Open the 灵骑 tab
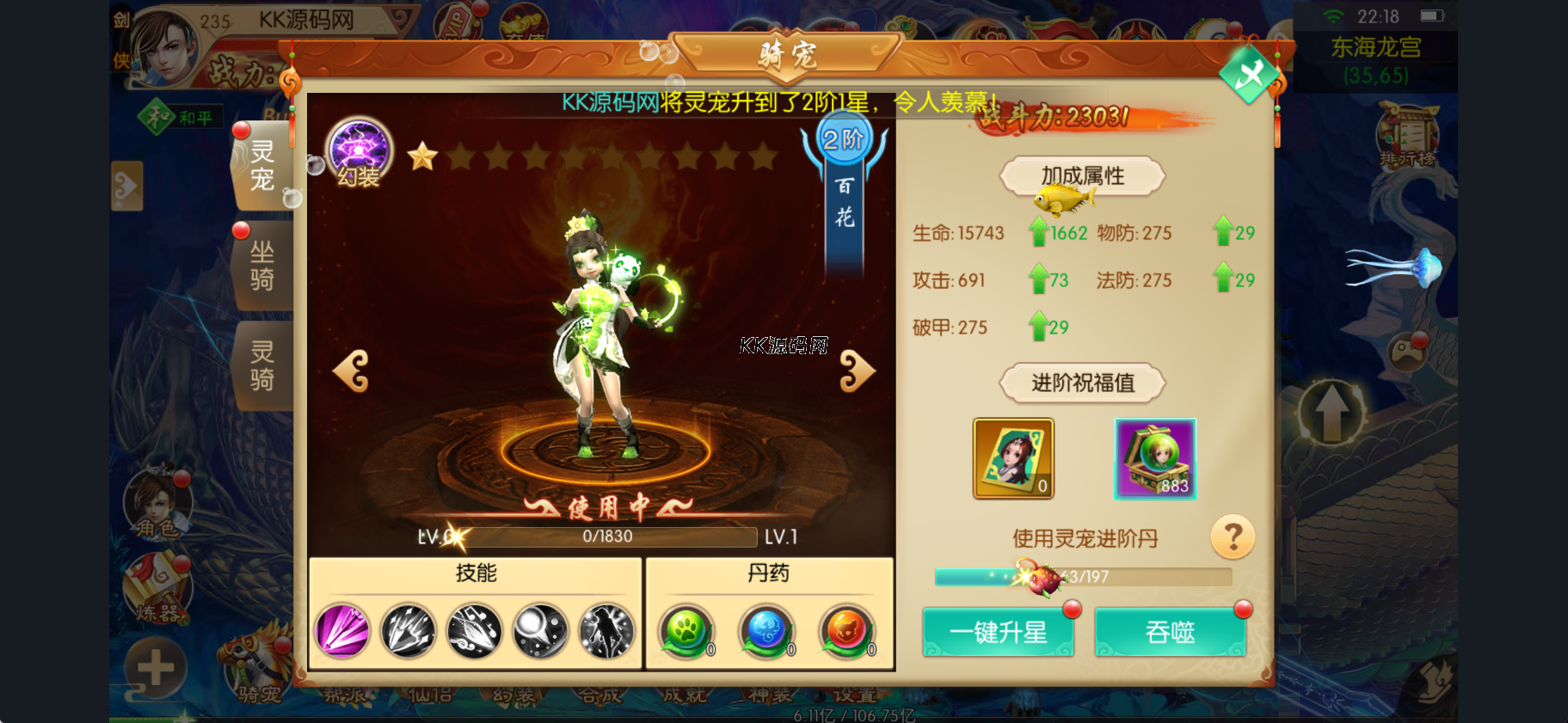Viewport: 1568px width, 723px height. (262, 365)
